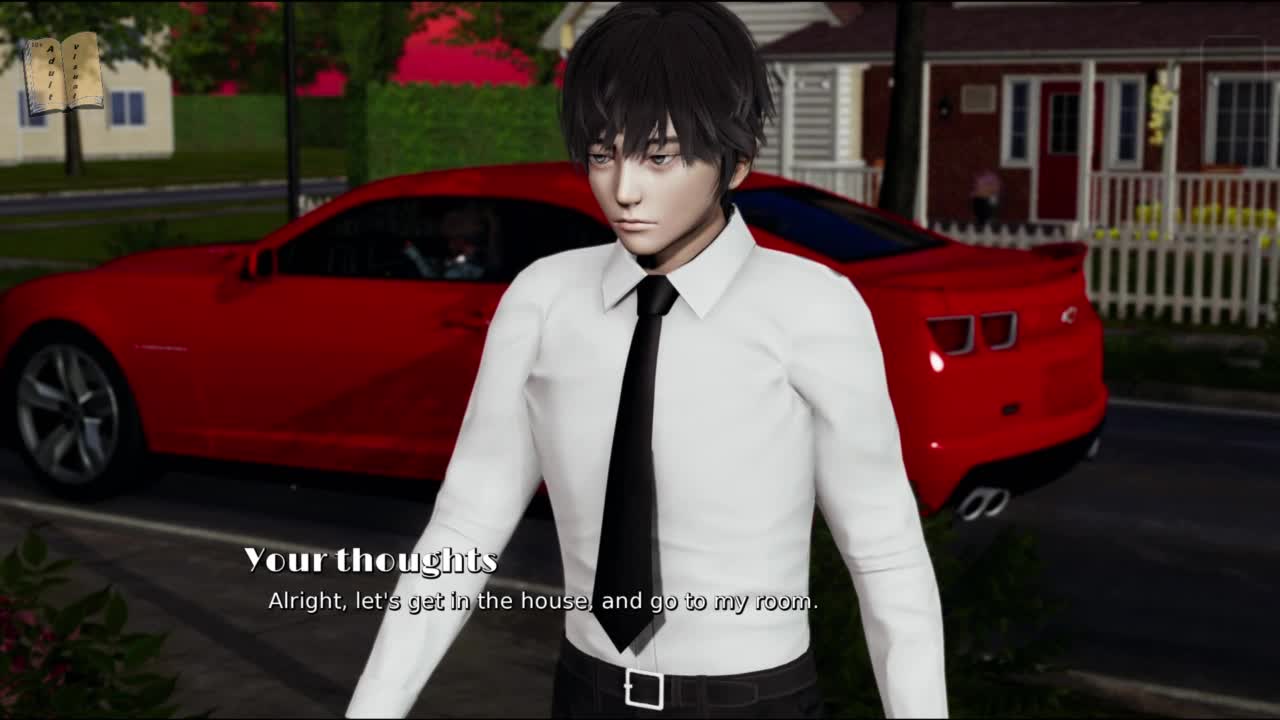Click the open book watermark logo

64,73
